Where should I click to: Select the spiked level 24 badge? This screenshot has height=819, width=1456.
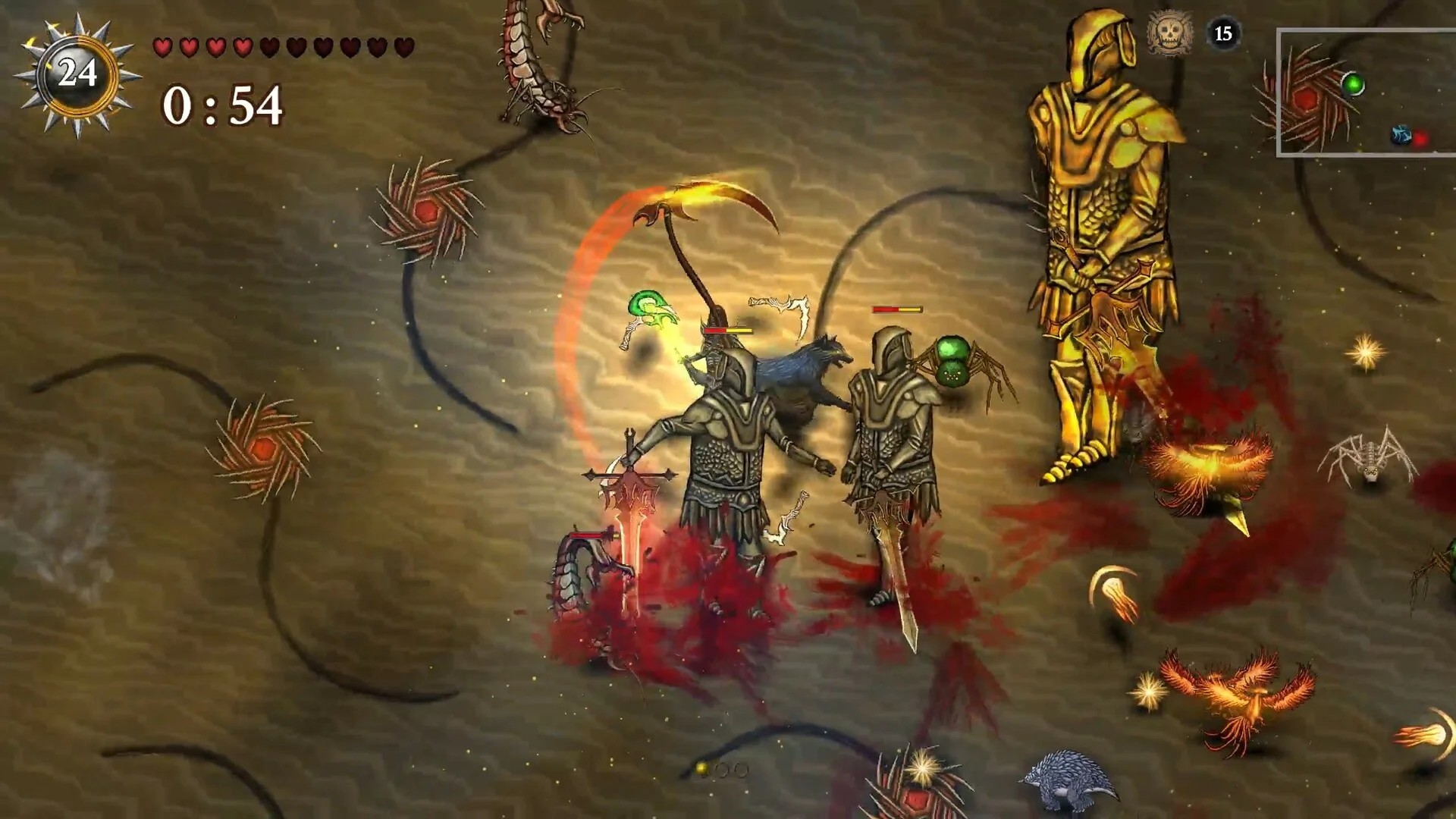point(77,74)
